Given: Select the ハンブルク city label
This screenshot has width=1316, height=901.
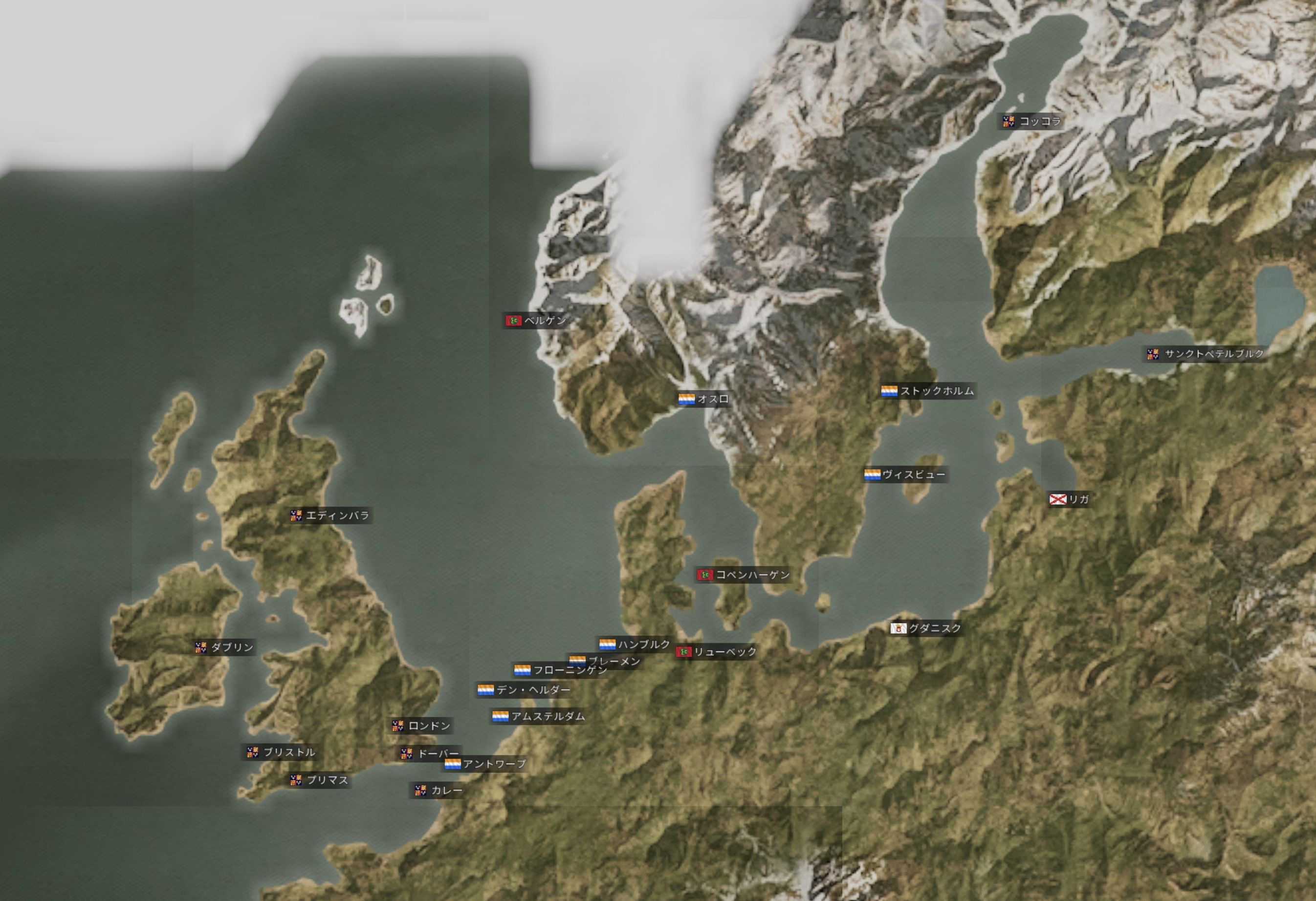Looking at the screenshot, I should 635,644.
